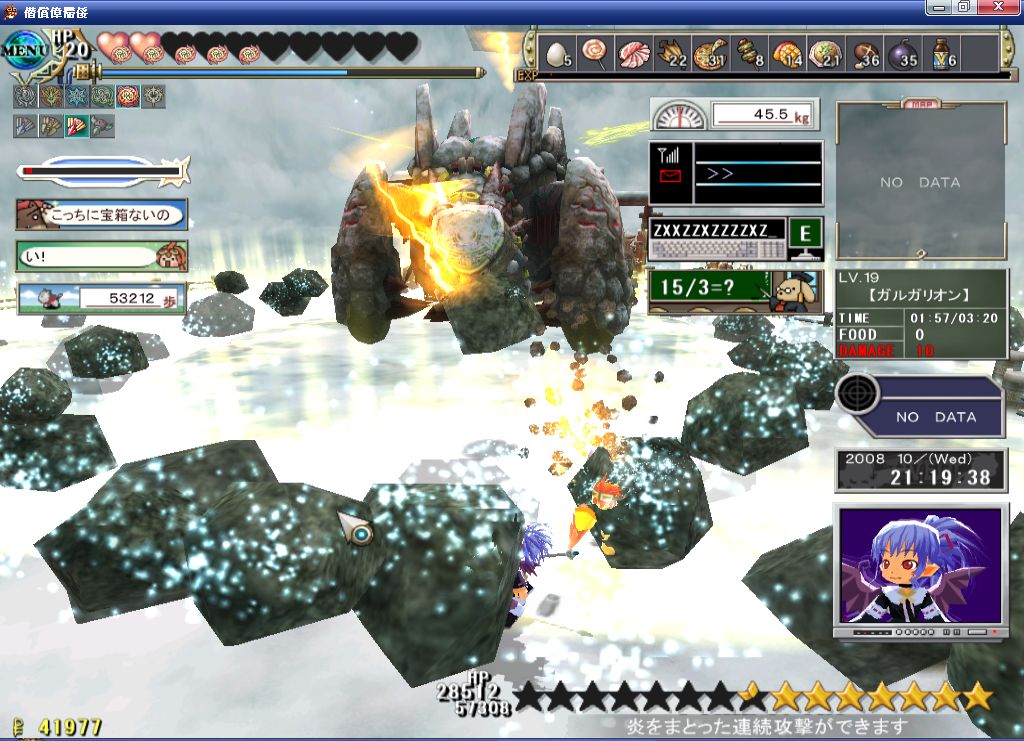
Task: Open the MAP panel tab
Action: pyautogui.click(x=920, y=102)
